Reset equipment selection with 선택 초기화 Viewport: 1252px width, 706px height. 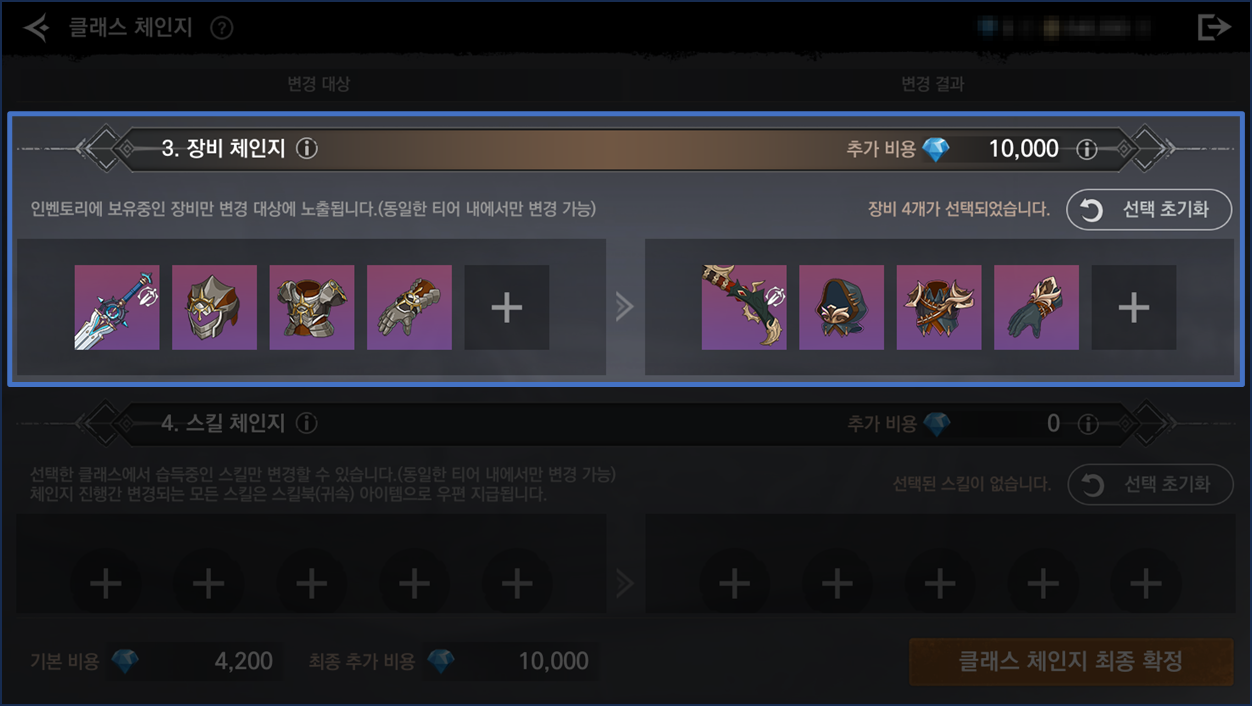point(1149,210)
